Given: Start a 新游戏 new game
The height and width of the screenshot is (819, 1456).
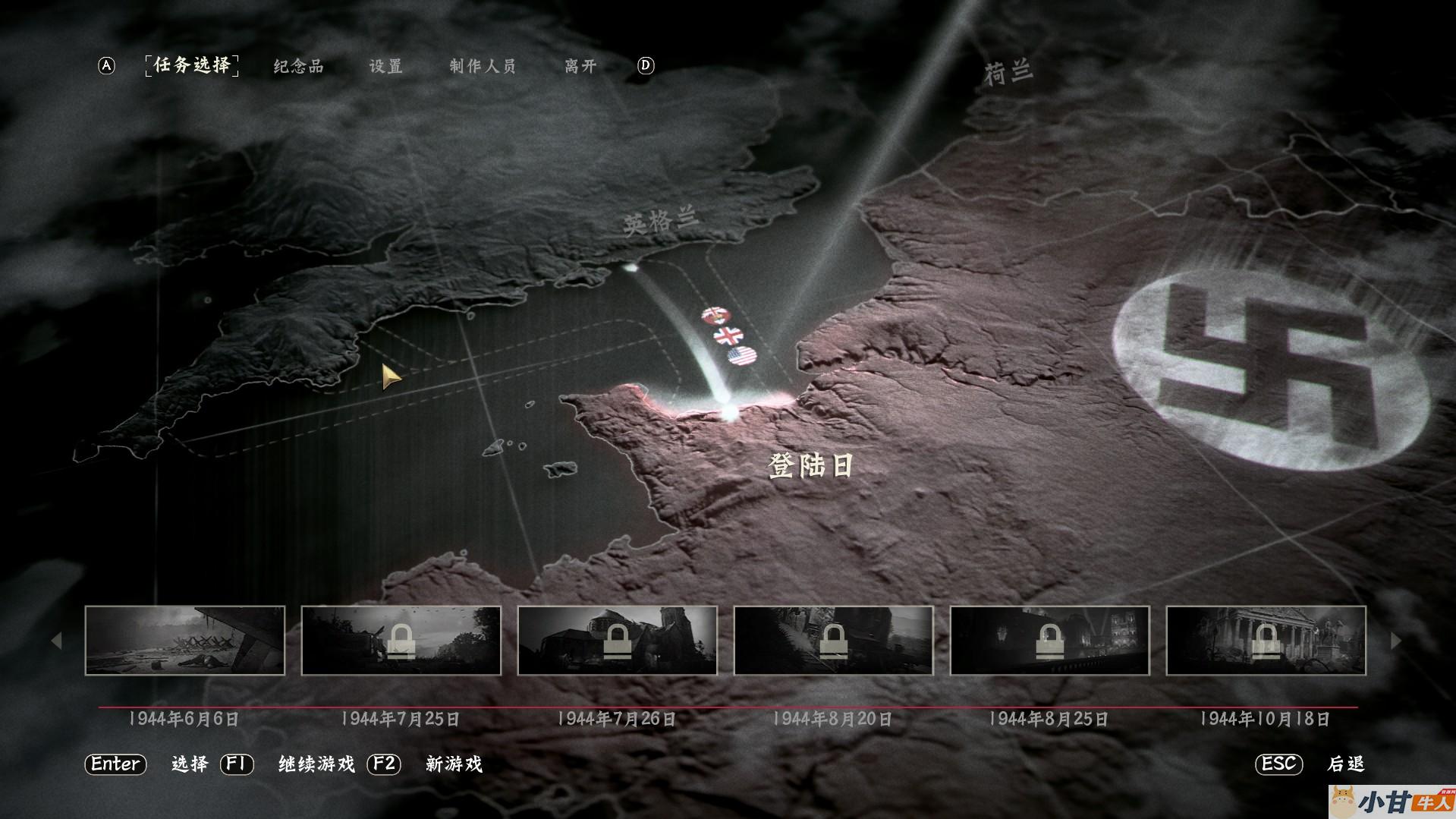Looking at the screenshot, I should pyautogui.click(x=454, y=764).
